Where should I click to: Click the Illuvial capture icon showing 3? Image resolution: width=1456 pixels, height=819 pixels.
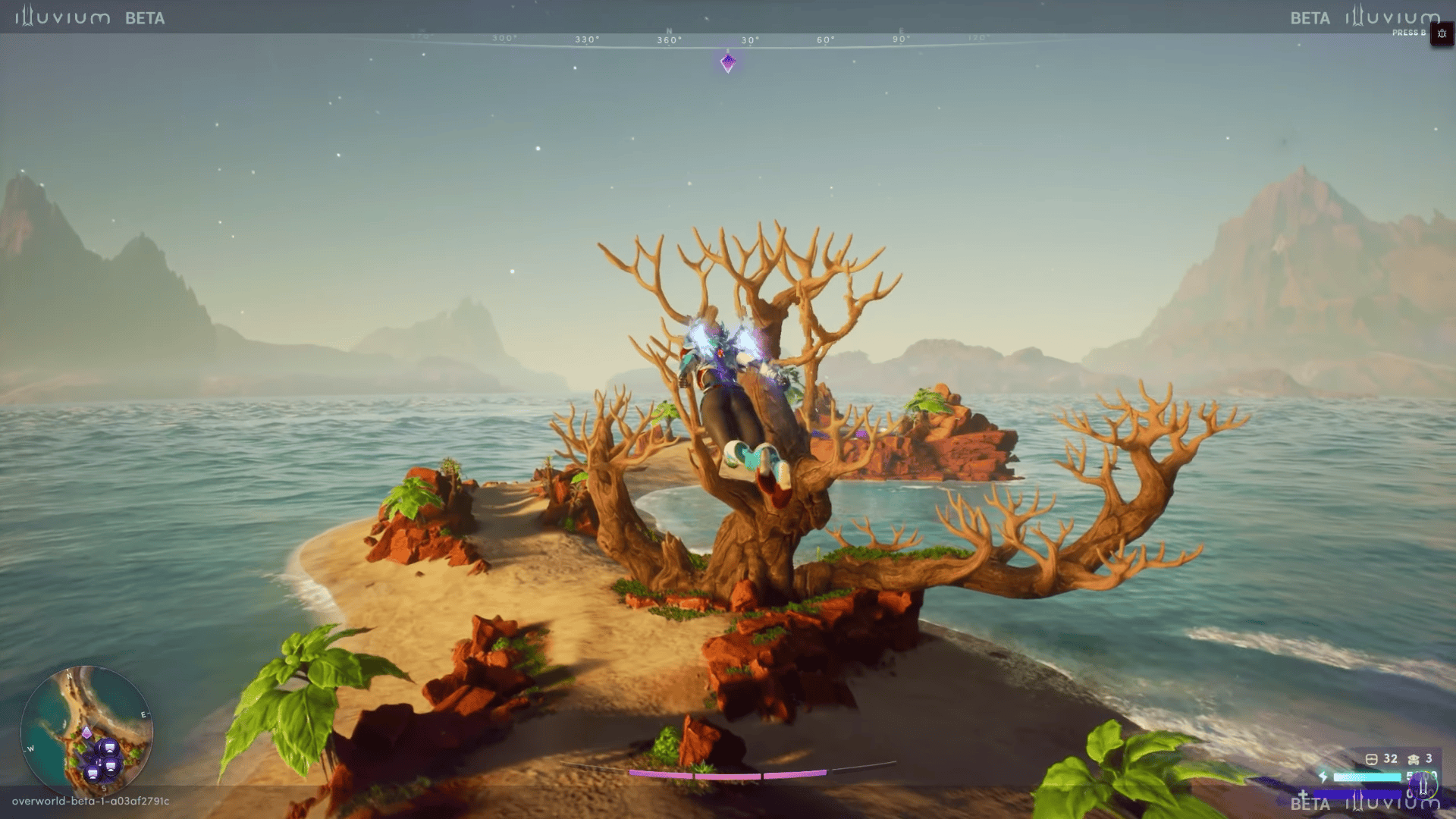1412,760
